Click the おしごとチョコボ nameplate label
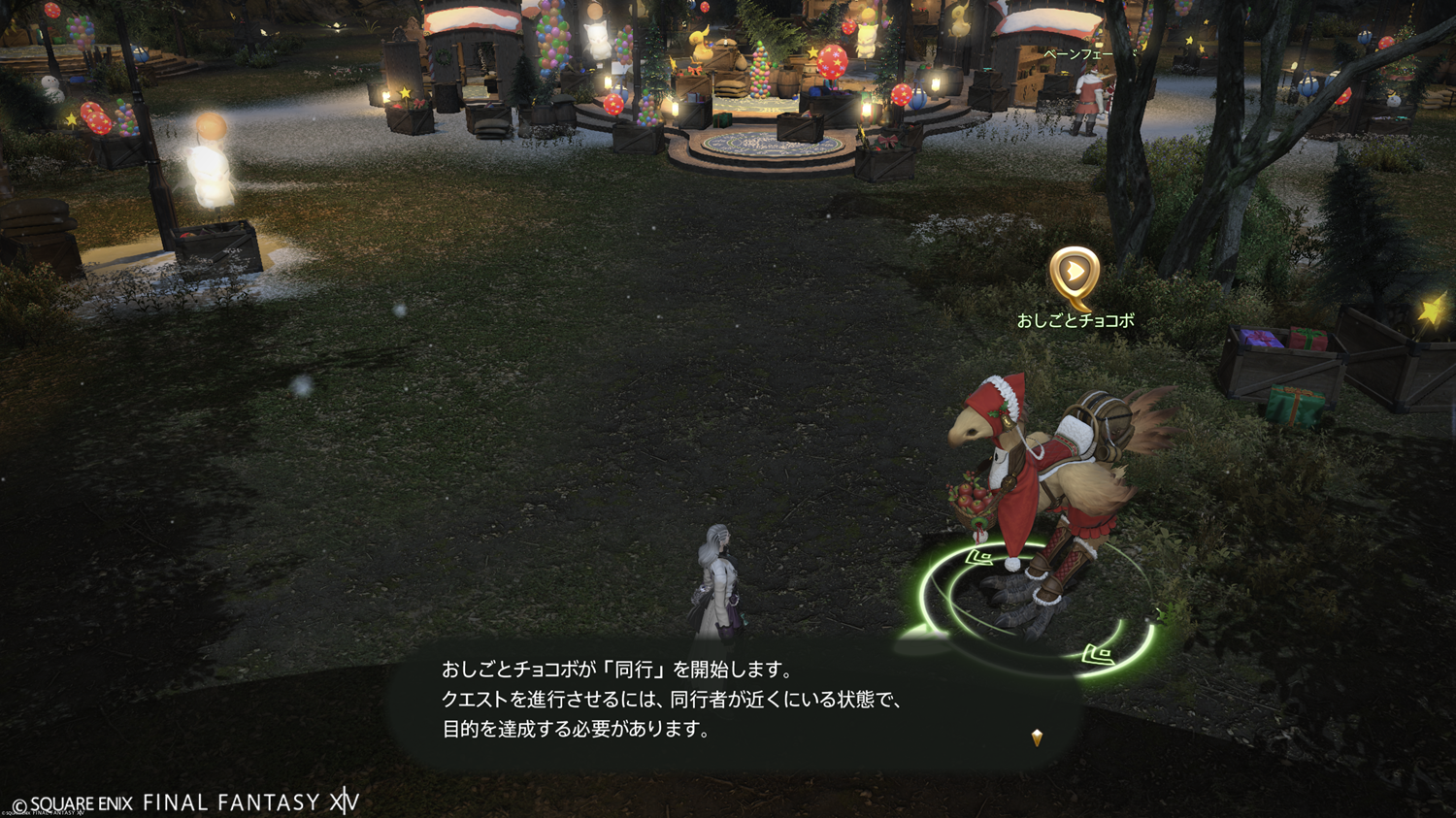This screenshot has height=818, width=1456. pos(1075,321)
